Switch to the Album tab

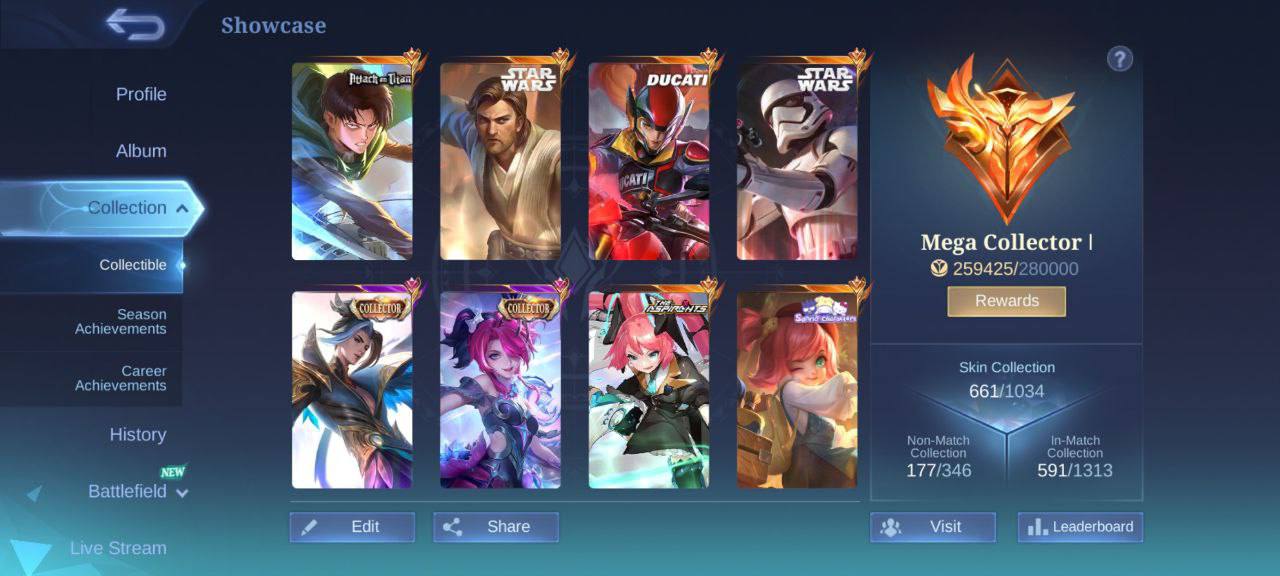pos(141,151)
